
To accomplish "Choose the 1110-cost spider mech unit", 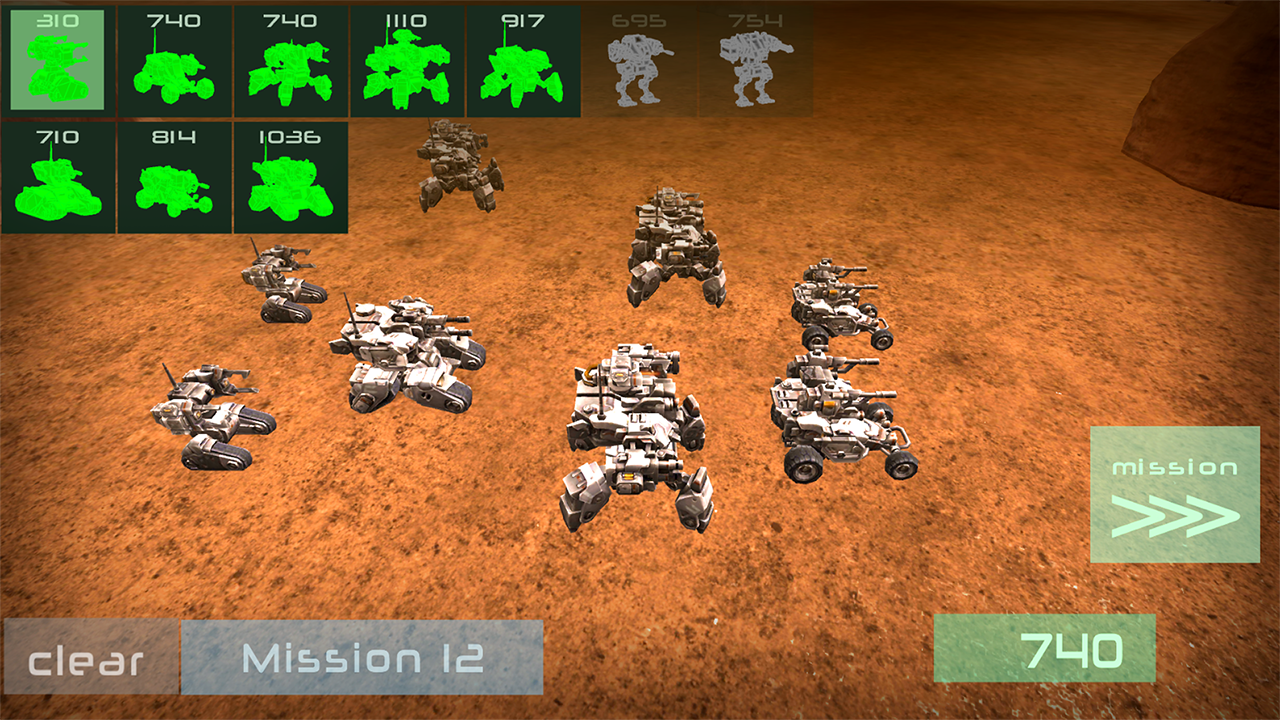I will pos(406,60).
